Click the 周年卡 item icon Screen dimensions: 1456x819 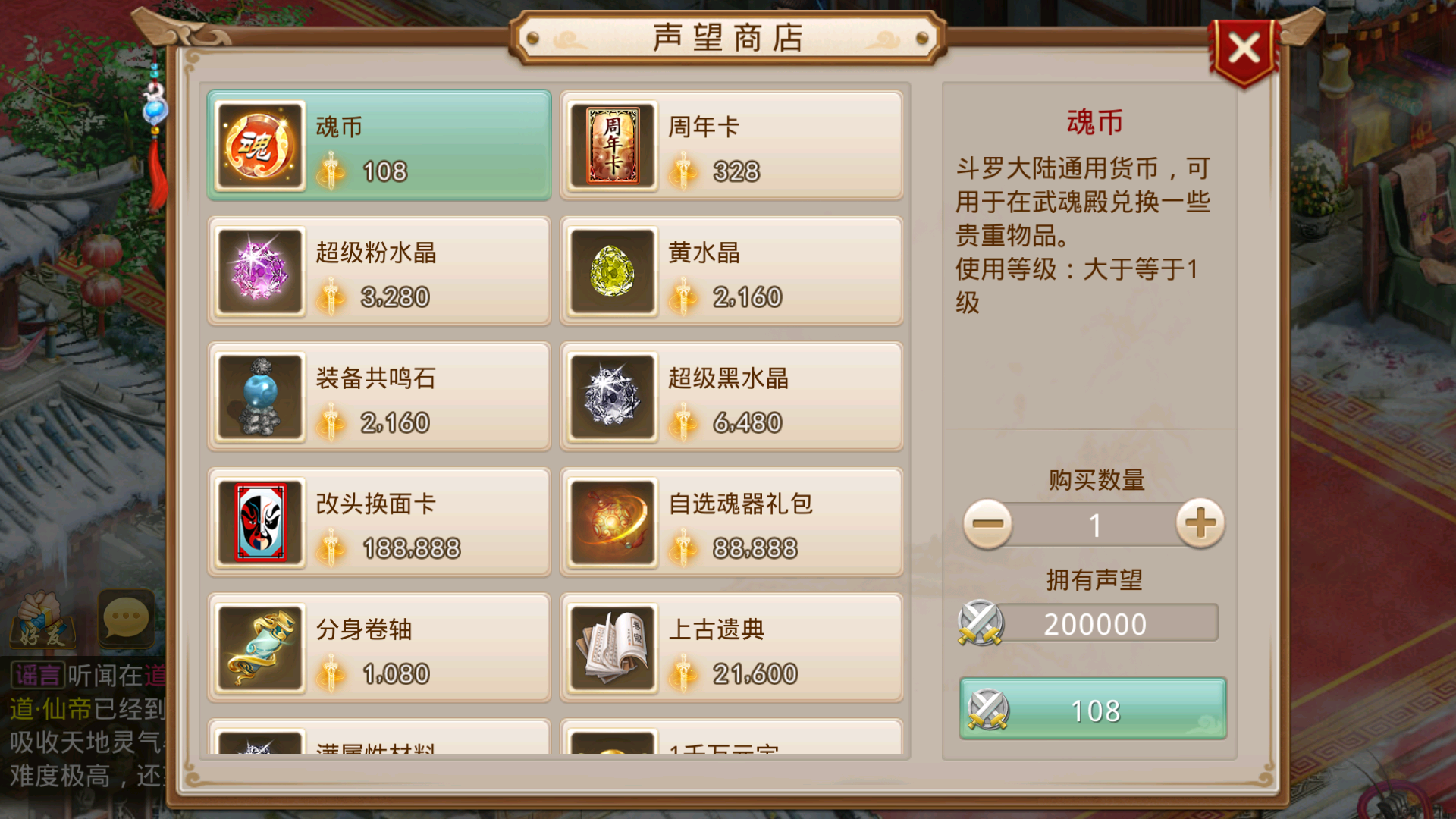(611, 145)
